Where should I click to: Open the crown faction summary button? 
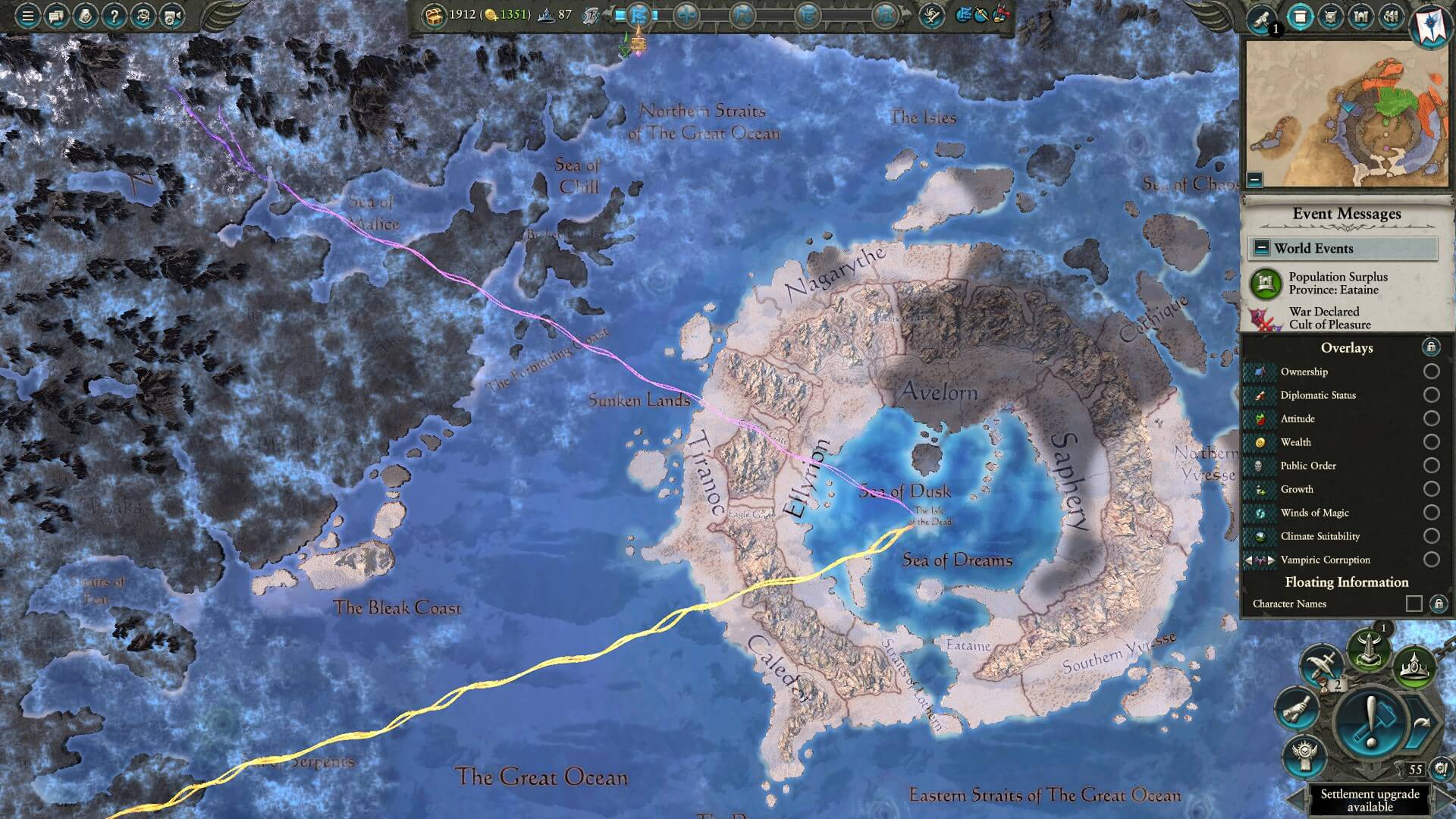point(1414,667)
